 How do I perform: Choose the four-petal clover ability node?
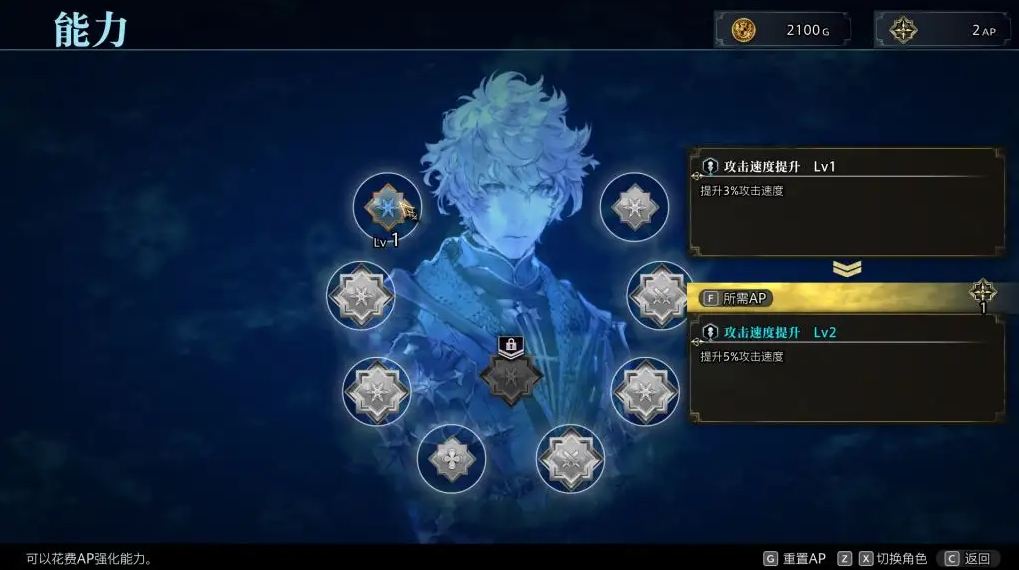[451, 458]
